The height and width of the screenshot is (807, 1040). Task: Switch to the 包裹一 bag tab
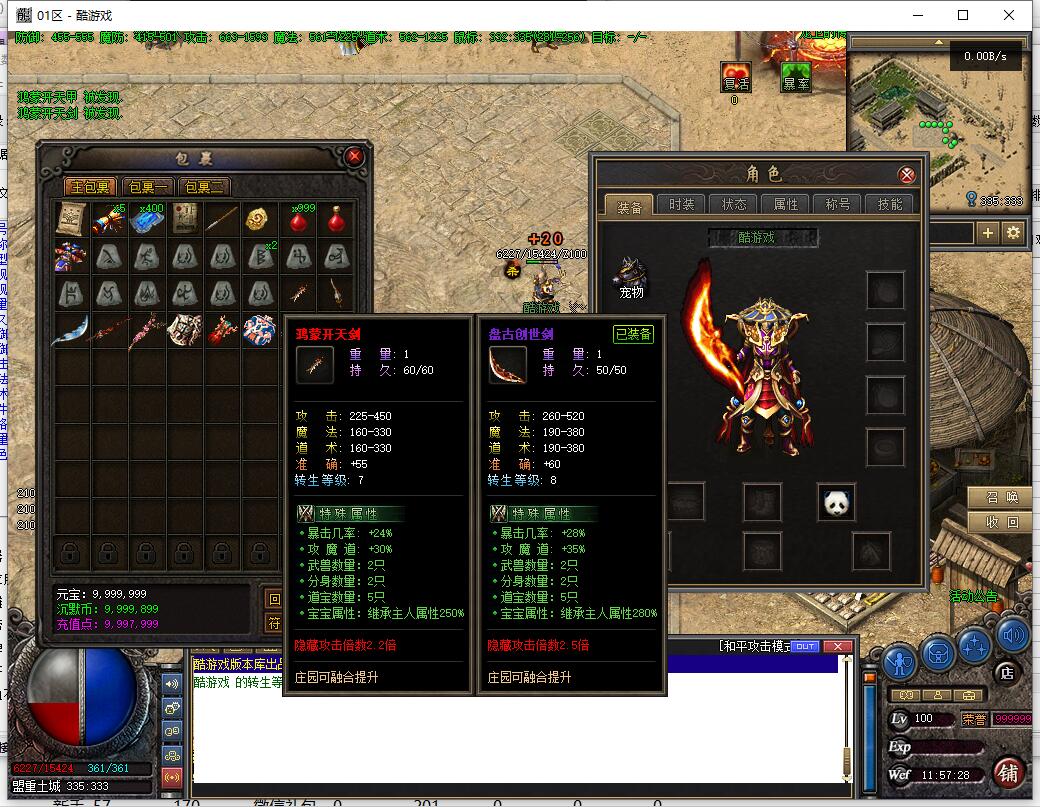[148, 187]
